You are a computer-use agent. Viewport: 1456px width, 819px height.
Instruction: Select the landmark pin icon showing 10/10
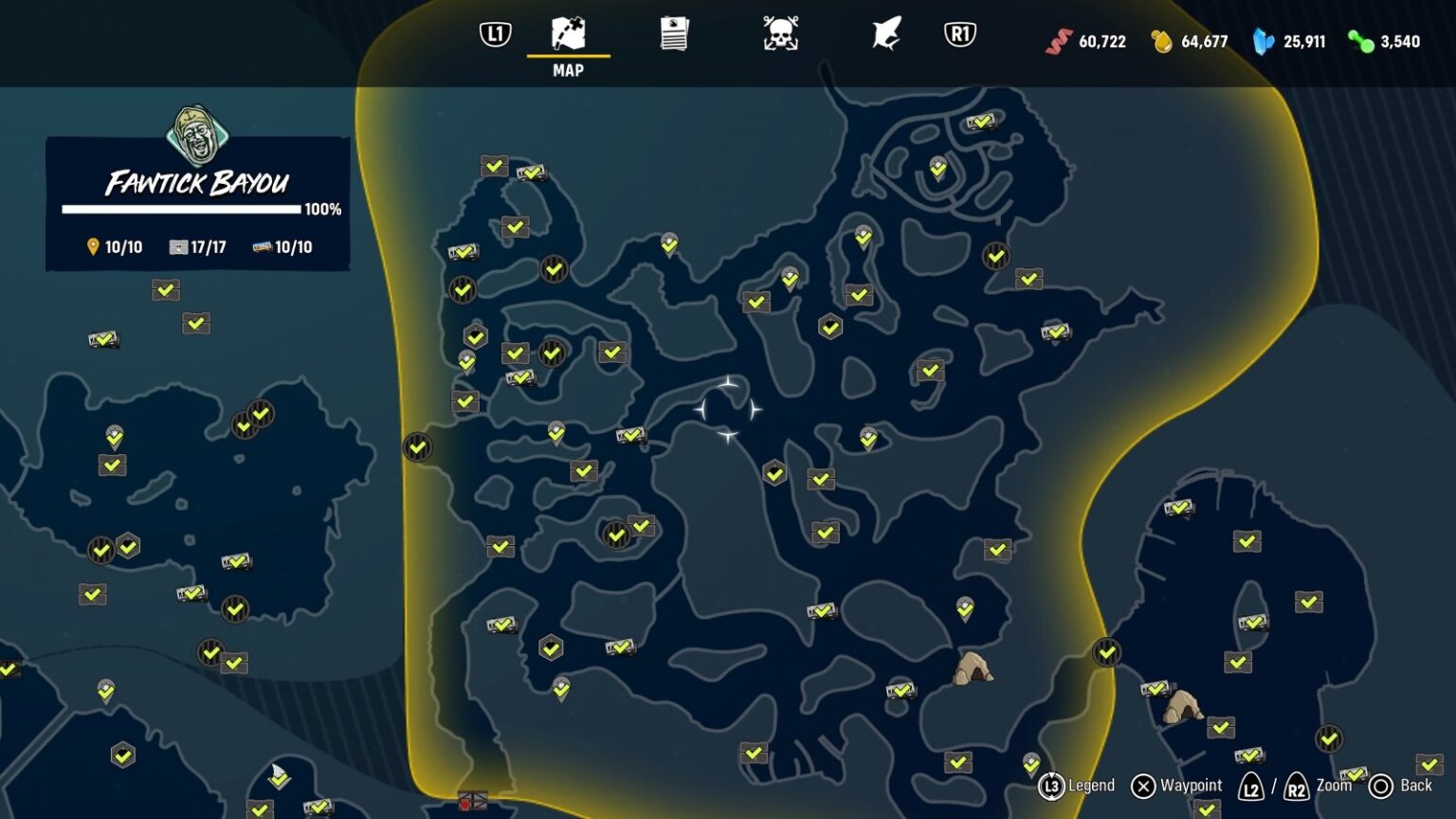93,246
